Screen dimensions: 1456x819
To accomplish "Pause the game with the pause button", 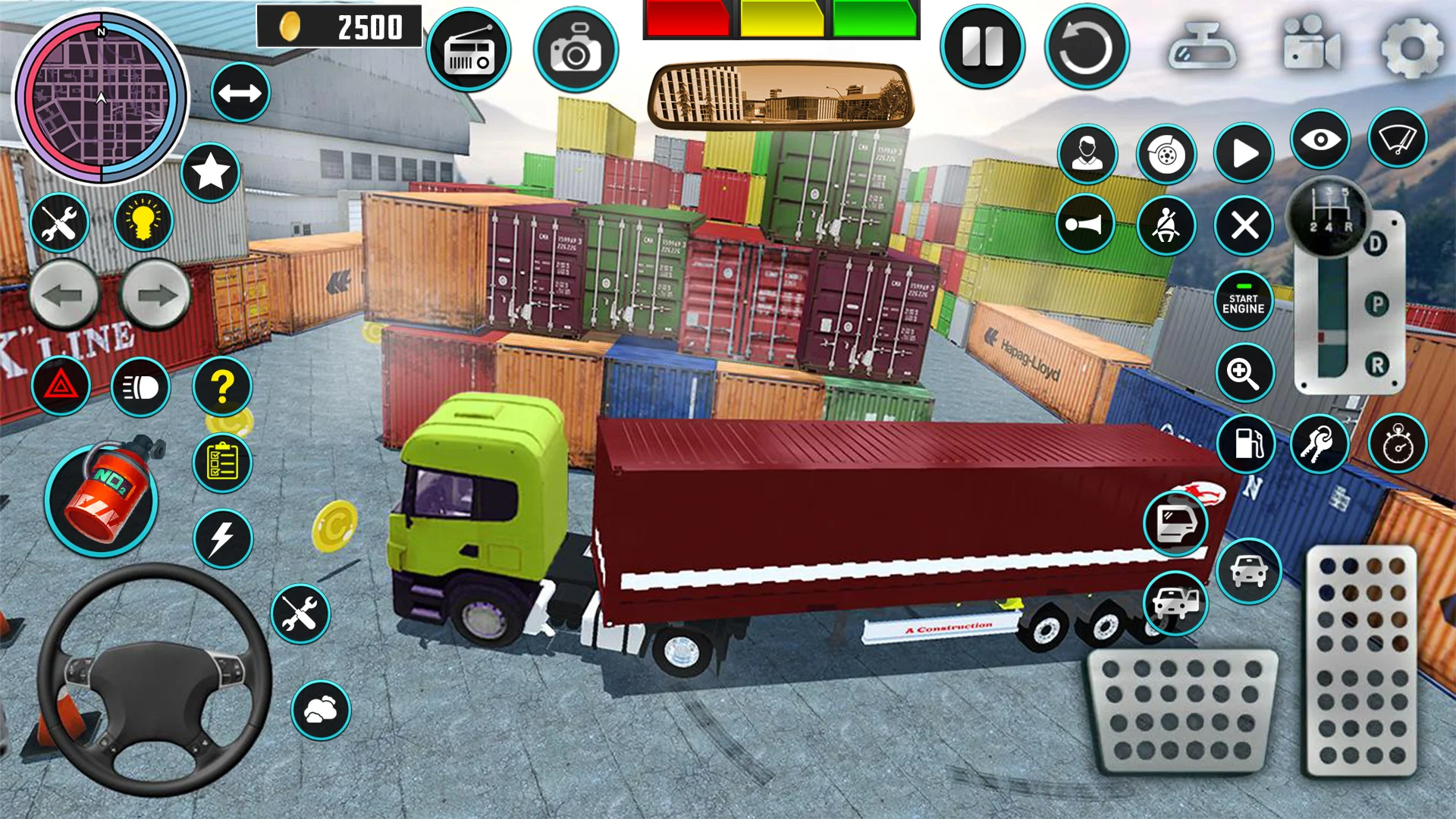I will tap(982, 47).
